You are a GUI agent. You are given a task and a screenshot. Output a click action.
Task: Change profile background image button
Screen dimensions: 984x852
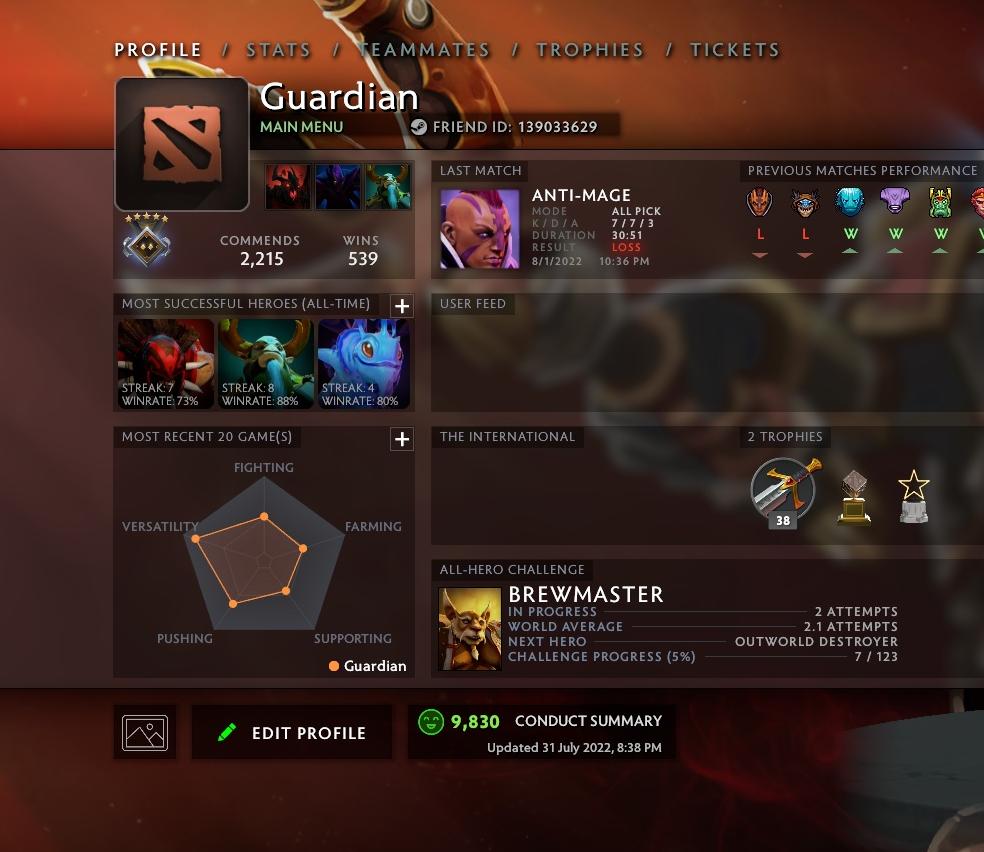coord(145,732)
